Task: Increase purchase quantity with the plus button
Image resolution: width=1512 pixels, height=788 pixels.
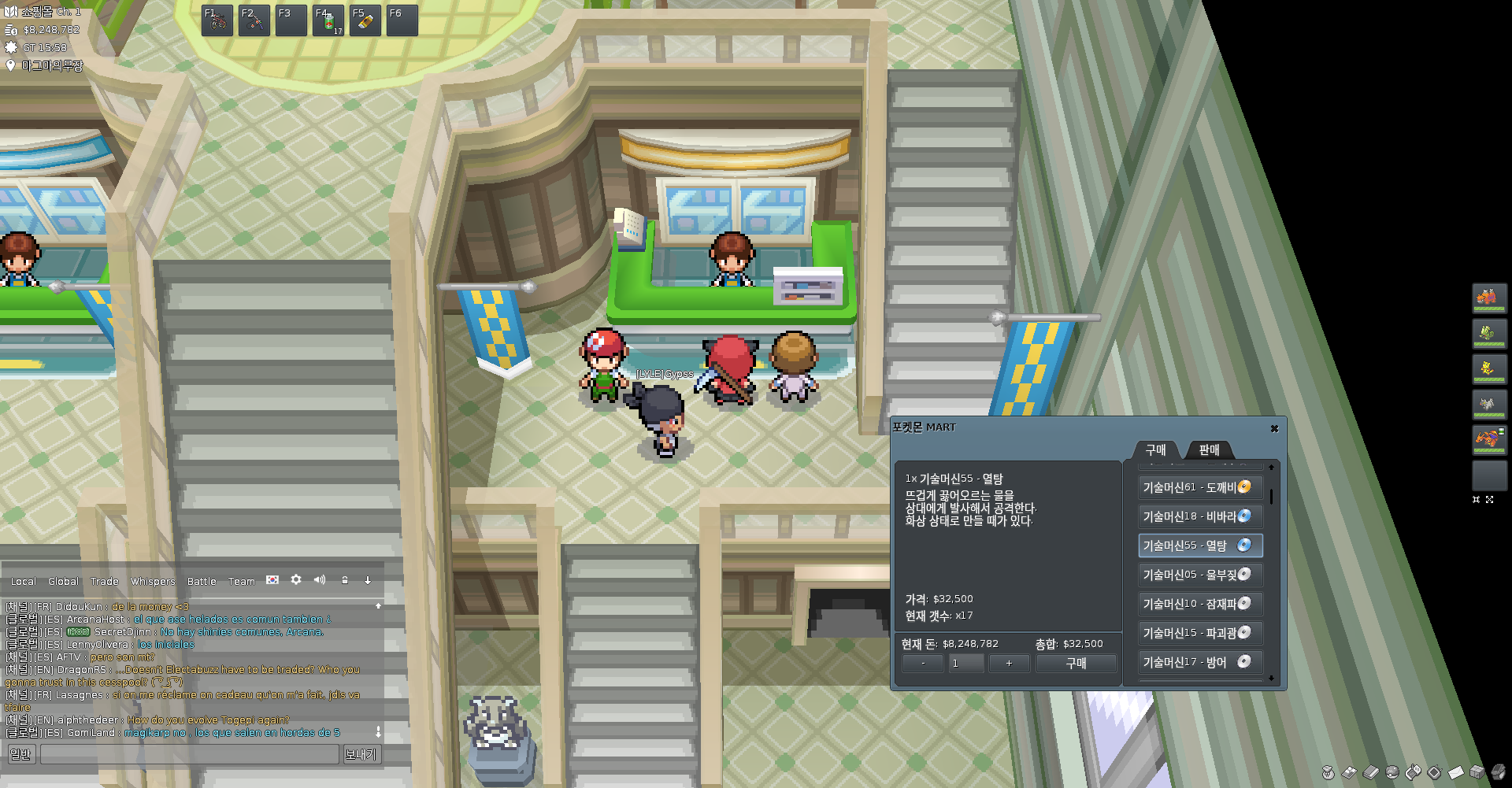Action: 1009,664
